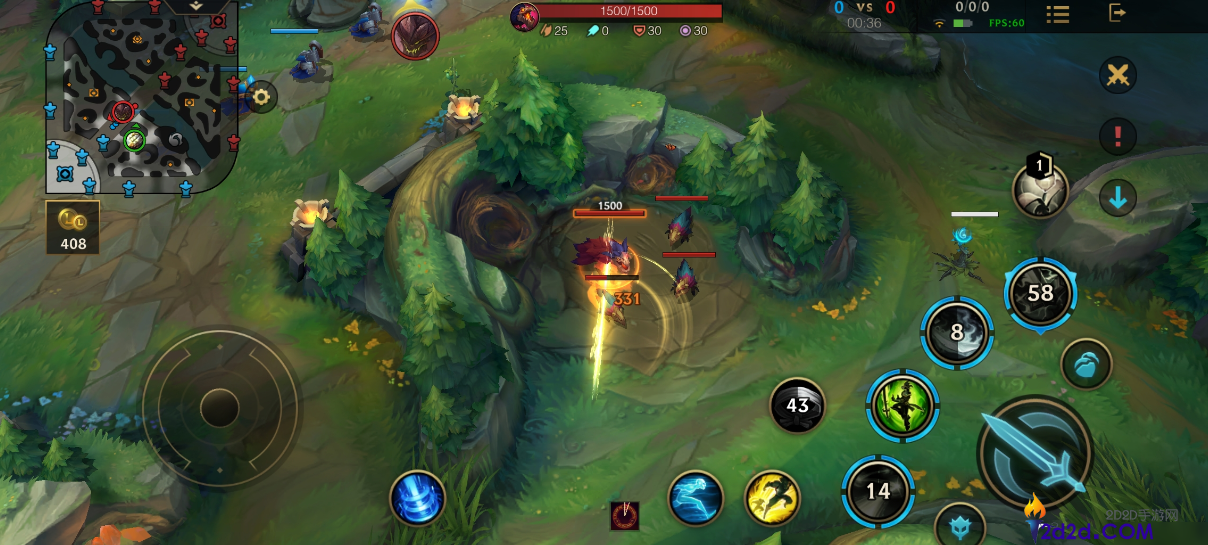Screen dimensions: 1208x545
Task: Send the red exclamation danger ping
Action: pyautogui.click(x=1118, y=136)
